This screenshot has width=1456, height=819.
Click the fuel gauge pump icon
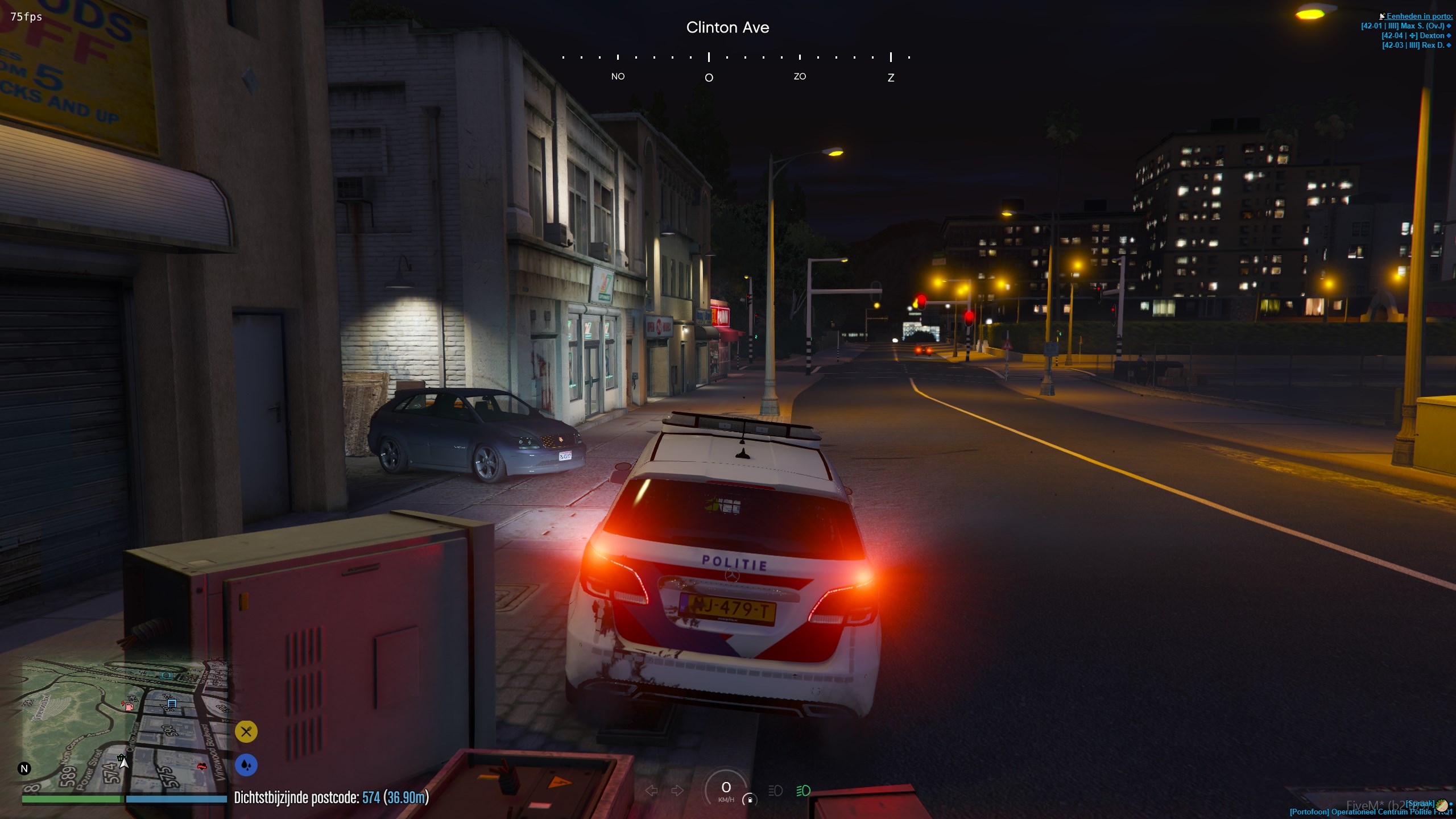(x=750, y=799)
